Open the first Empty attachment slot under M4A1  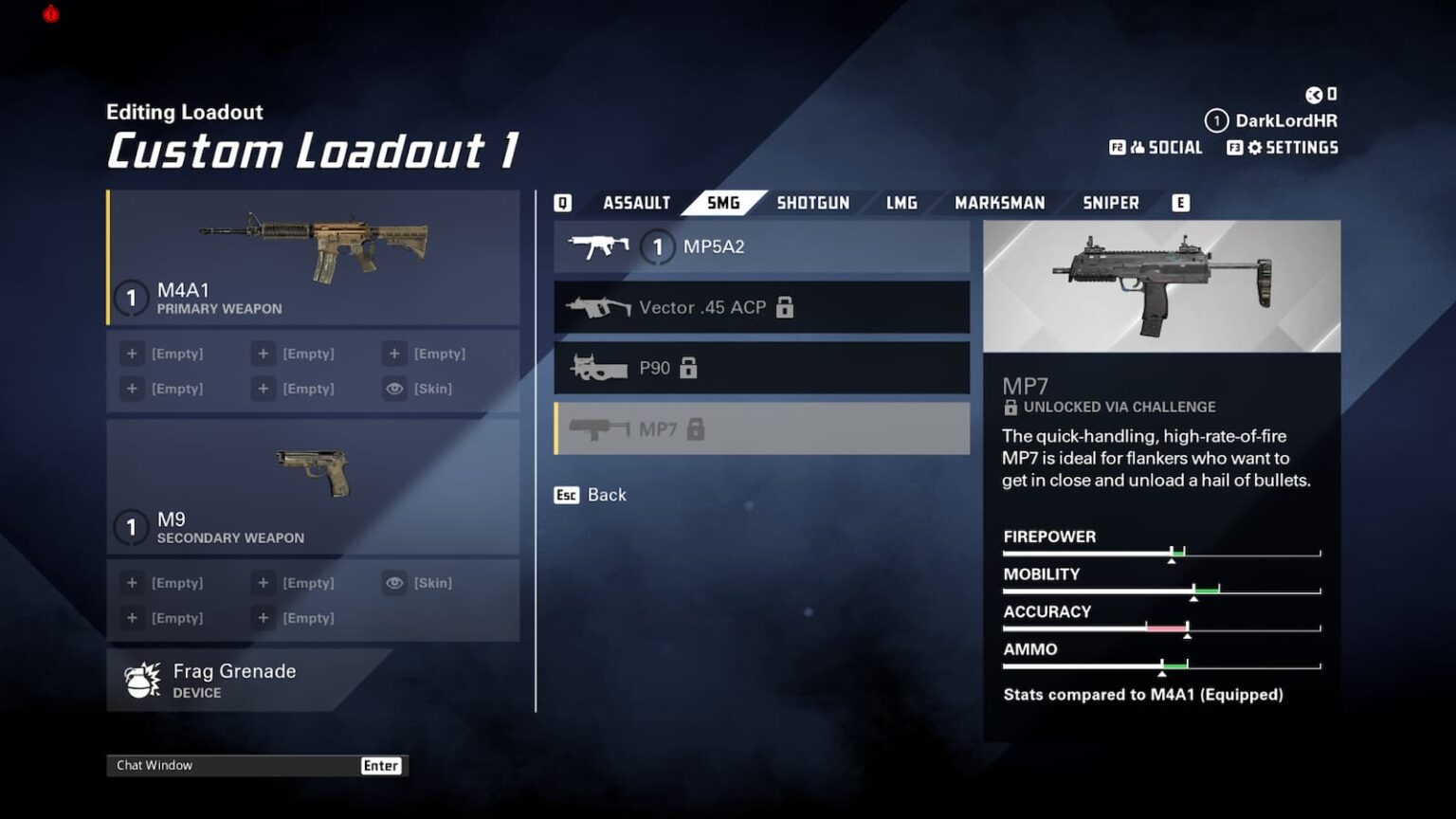tap(133, 353)
